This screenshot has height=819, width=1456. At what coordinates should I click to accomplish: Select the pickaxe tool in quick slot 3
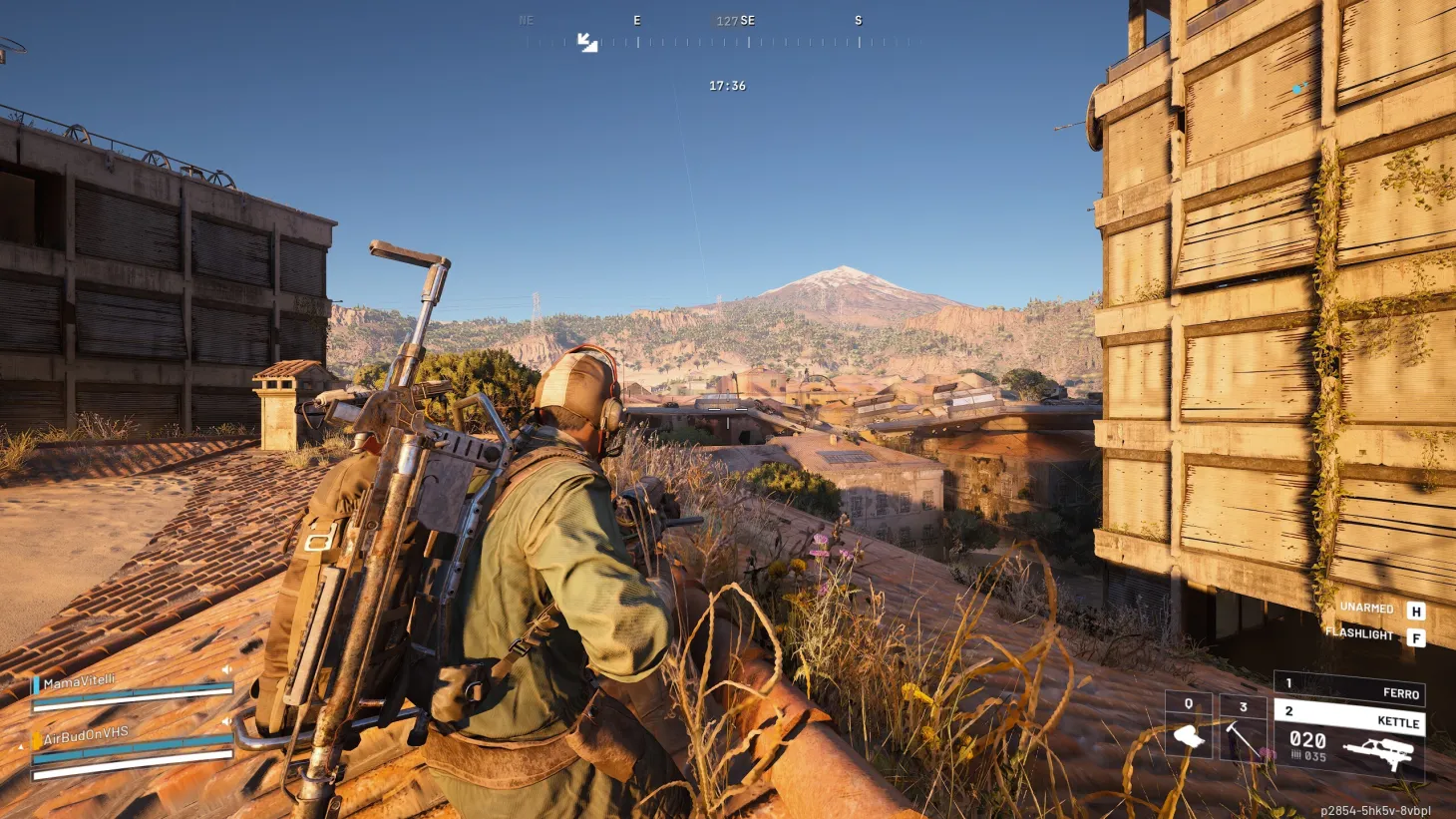point(1245,737)
